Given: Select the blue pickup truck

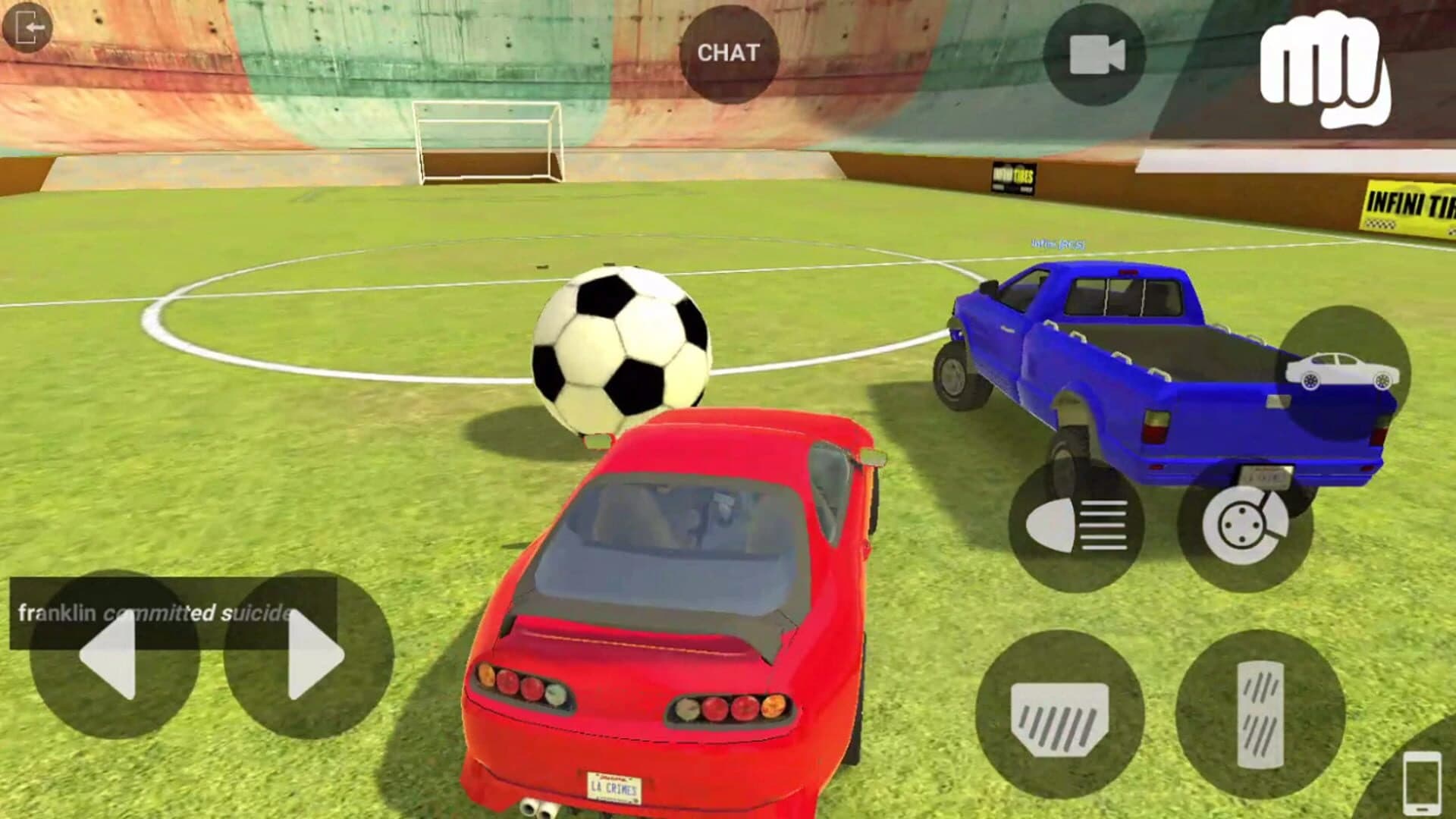Looking at the screenshot, I should [1137, 364].
